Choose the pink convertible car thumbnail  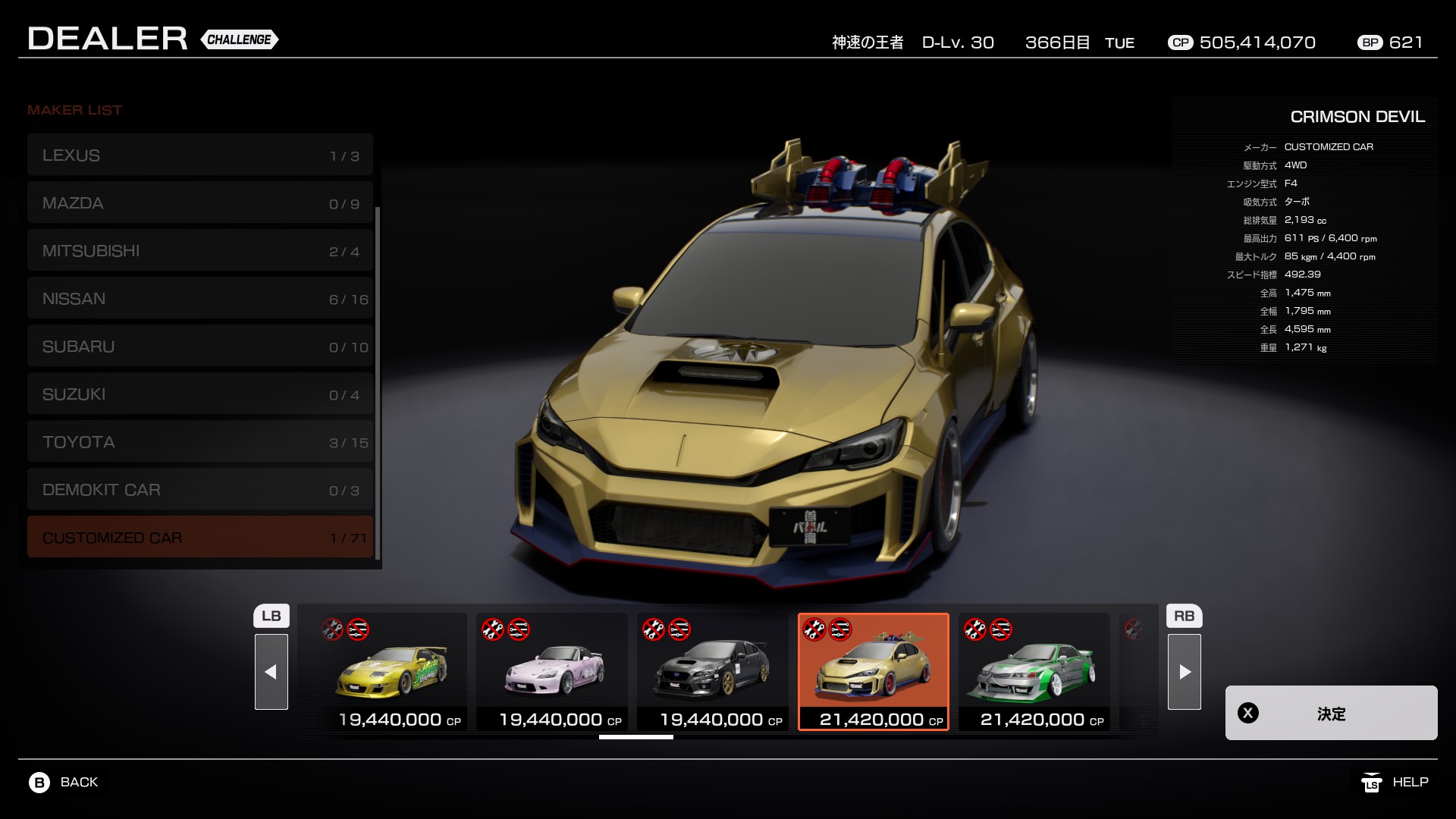pos(552,671)
